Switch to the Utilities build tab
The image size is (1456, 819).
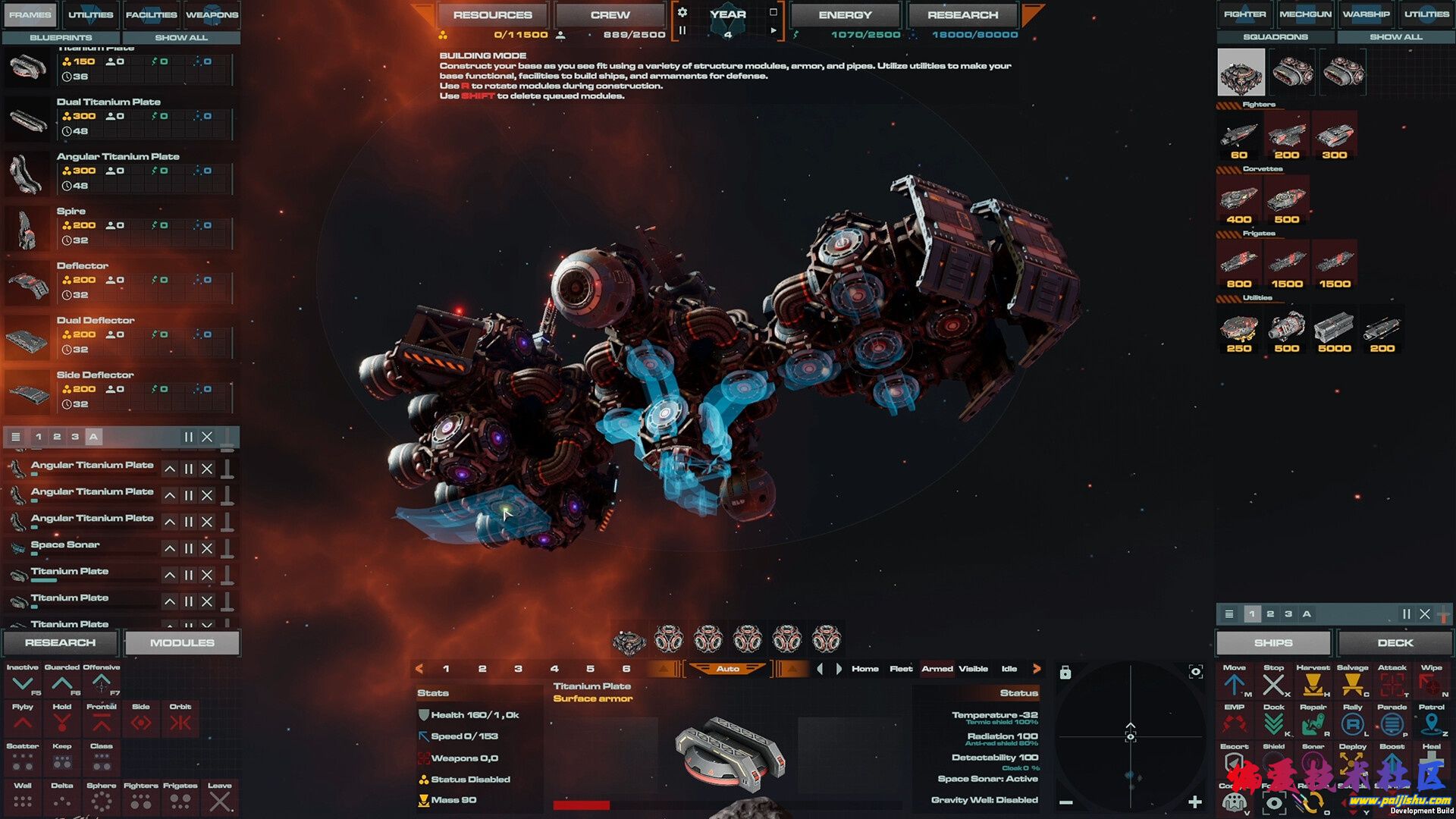coord(90,14)
